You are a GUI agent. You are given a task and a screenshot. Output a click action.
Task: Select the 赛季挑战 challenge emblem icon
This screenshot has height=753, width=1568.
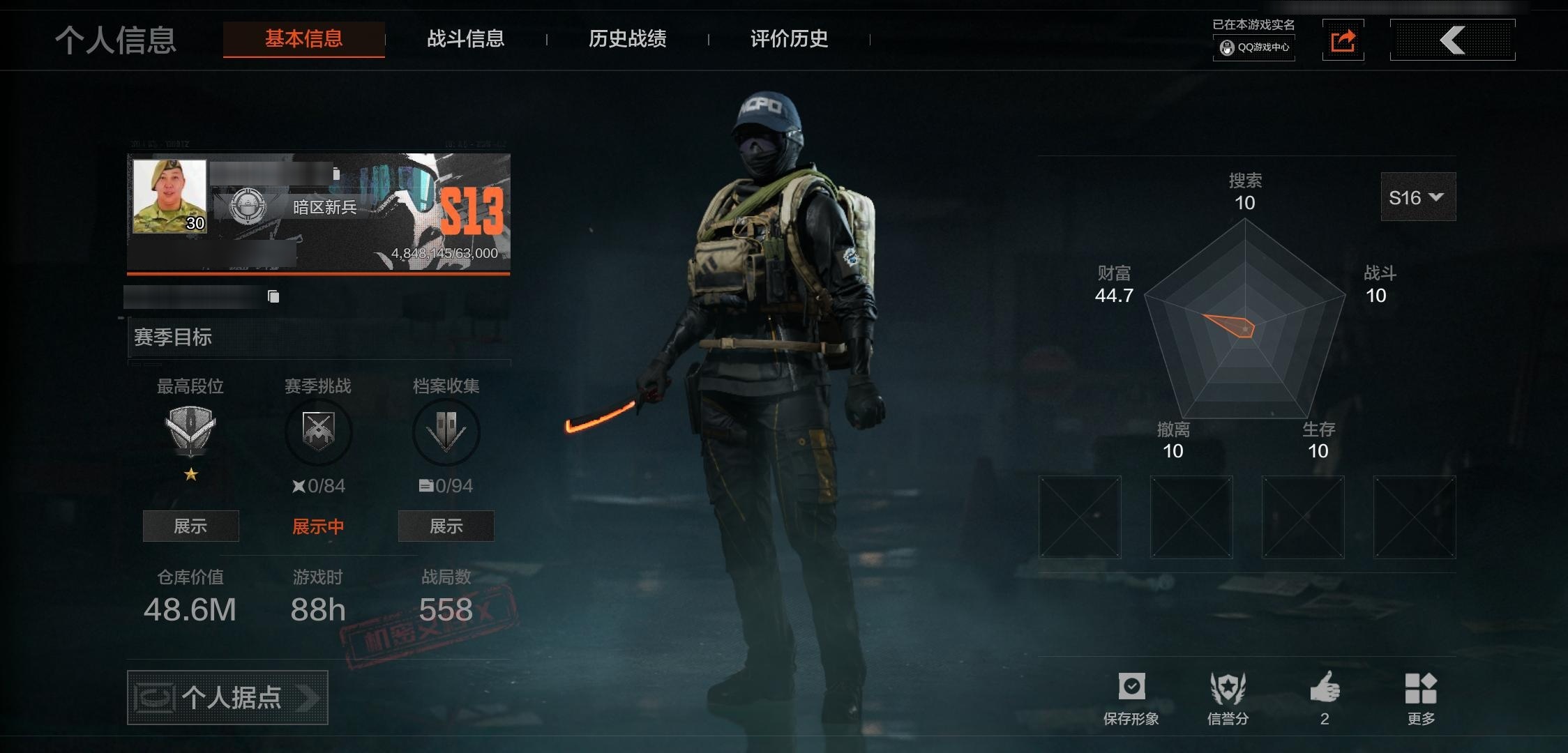click(319, 431)
